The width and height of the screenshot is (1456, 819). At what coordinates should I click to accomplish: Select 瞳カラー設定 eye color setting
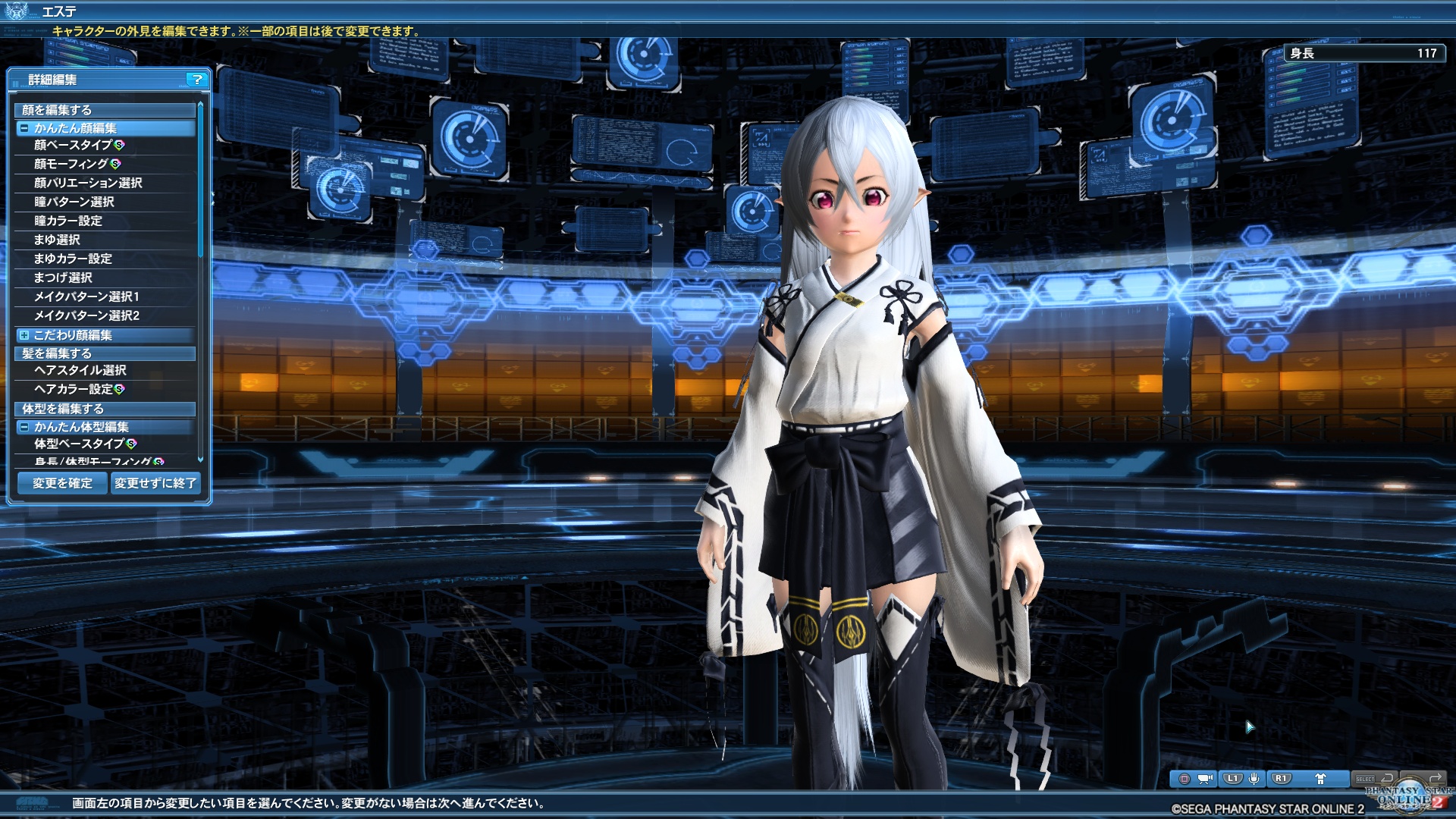(68, 221)
